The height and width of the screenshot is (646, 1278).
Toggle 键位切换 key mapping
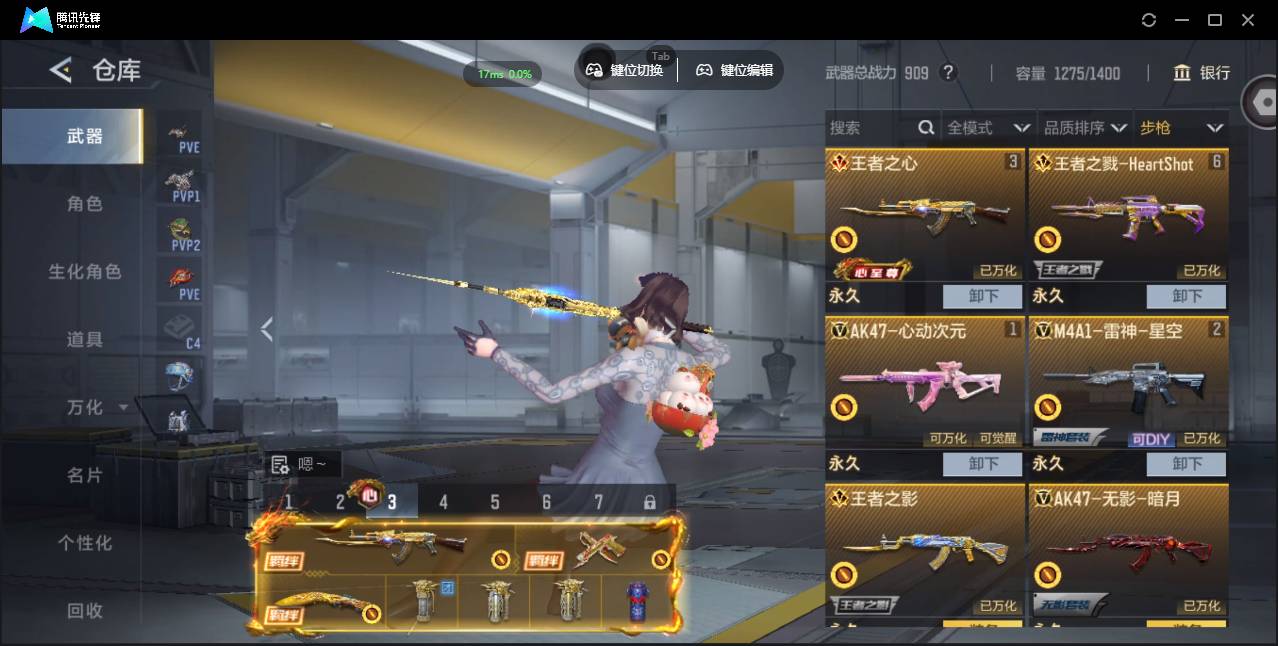click(x=625, y=70)
